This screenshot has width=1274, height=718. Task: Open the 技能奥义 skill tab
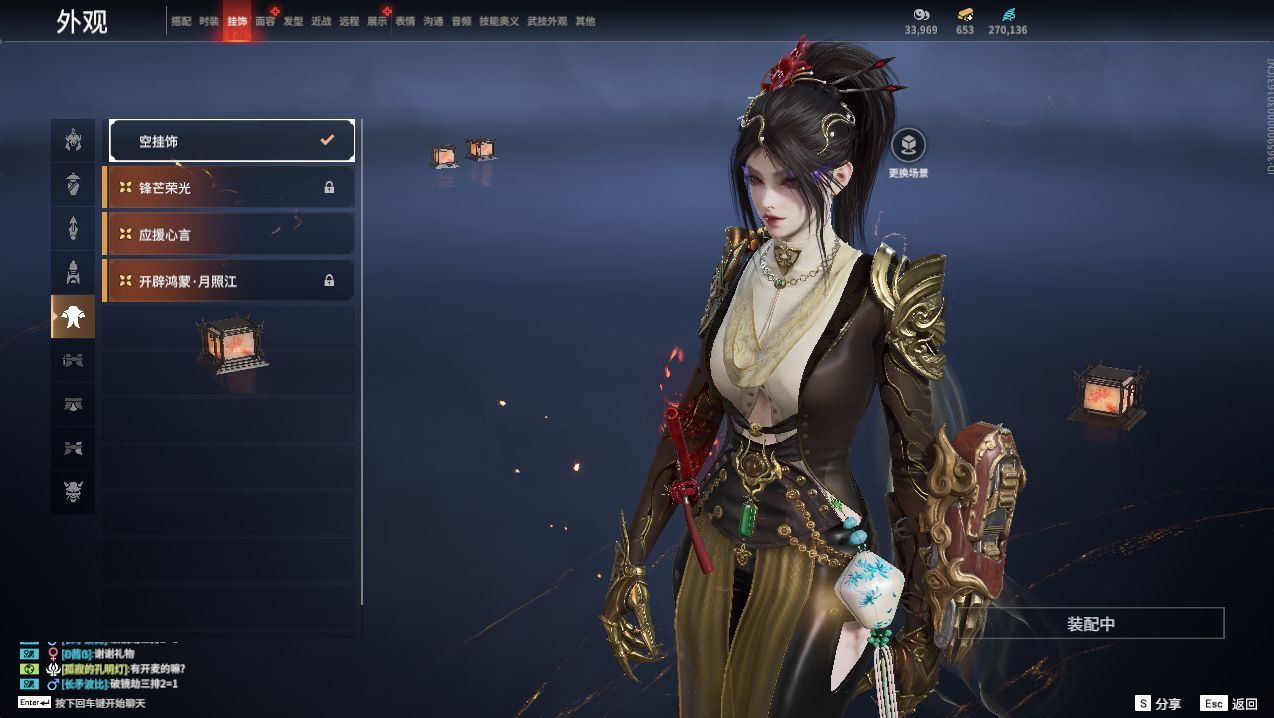(499, 21)
